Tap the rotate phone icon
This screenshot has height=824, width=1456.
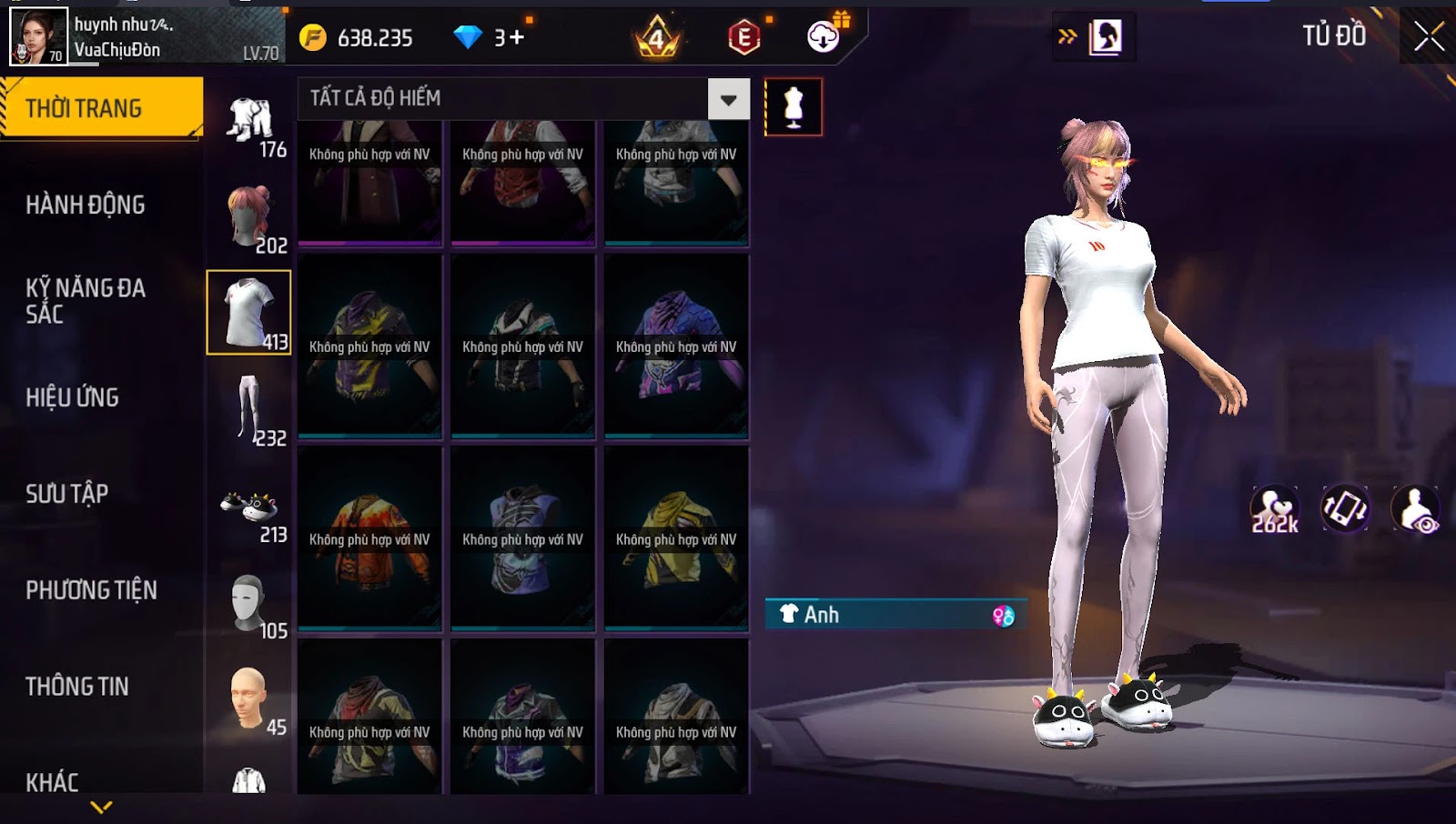point(1345,508)
